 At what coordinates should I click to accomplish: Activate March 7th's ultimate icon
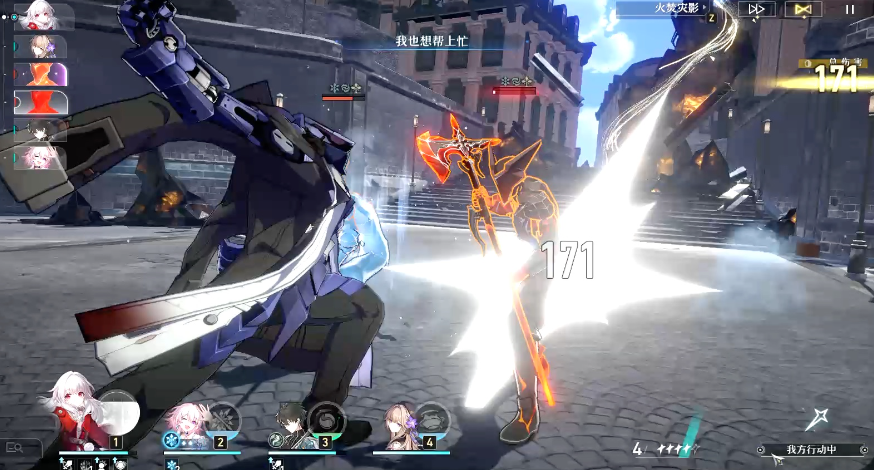coord(224,416)
